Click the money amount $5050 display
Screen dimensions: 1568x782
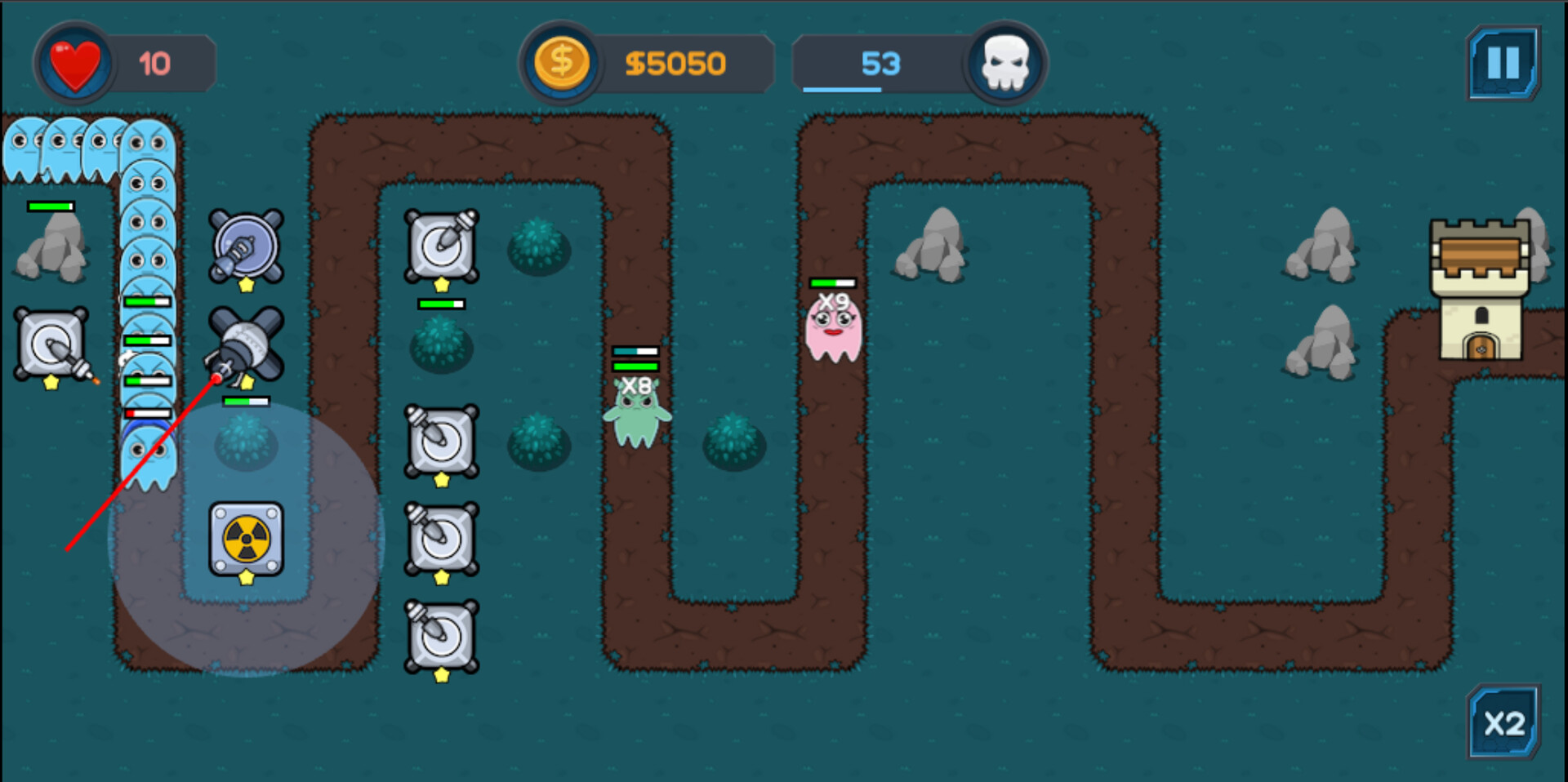pyautogui.click(x=678, y=61)
